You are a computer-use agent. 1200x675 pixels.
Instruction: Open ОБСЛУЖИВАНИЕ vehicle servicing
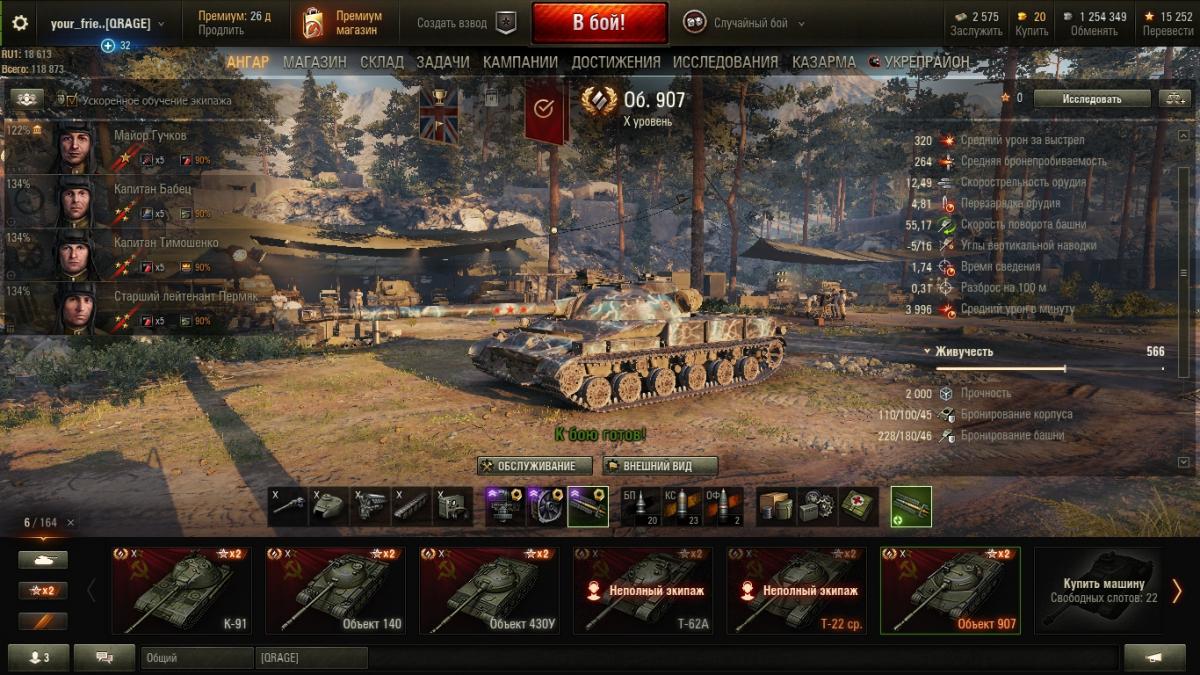(x=534, y=466)
